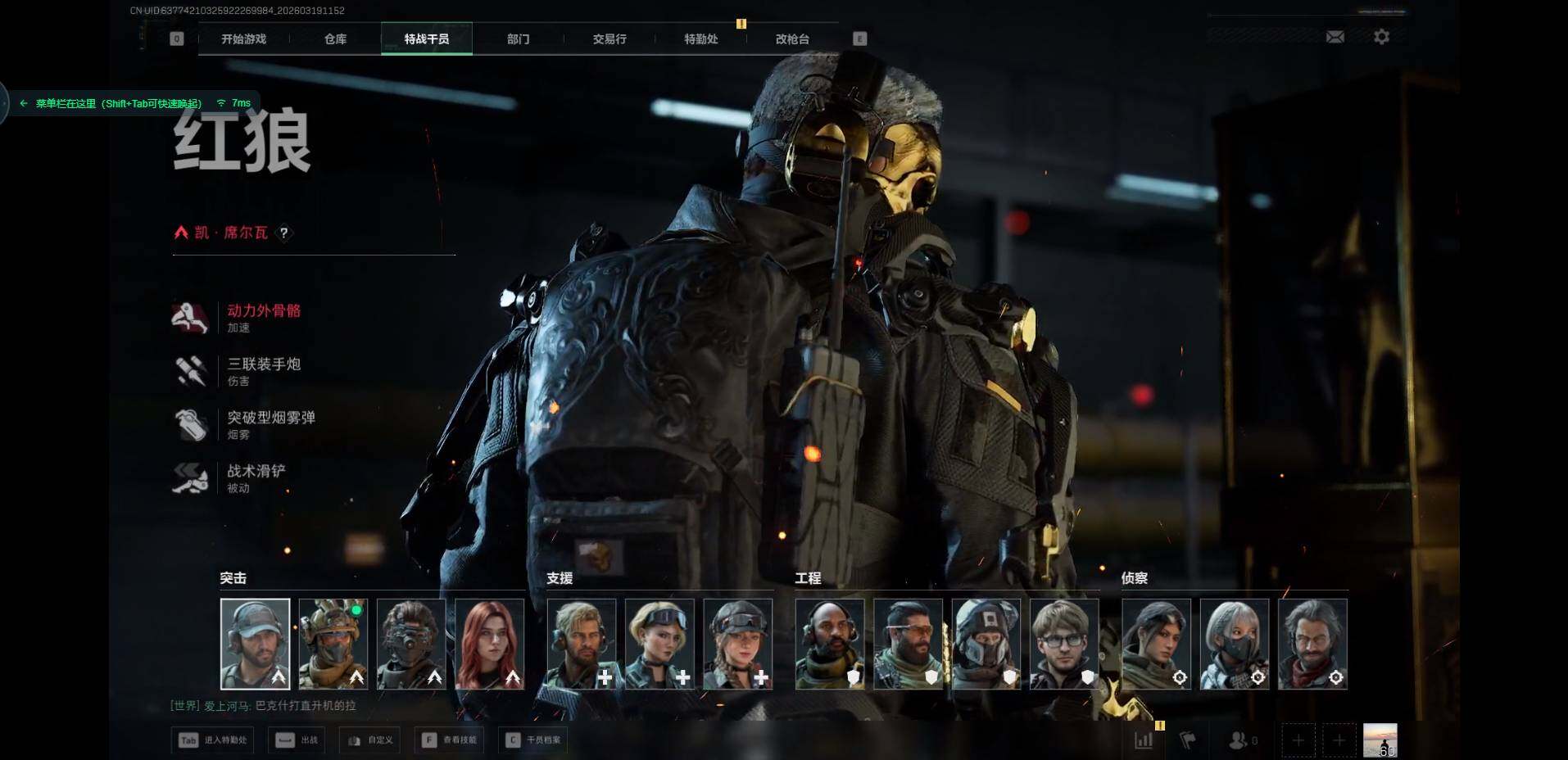The height and width of the screenshot is (760, 1568).
Task: Select the 动力外骨骼 exoskeleton skill
Action: coord(263,311)
